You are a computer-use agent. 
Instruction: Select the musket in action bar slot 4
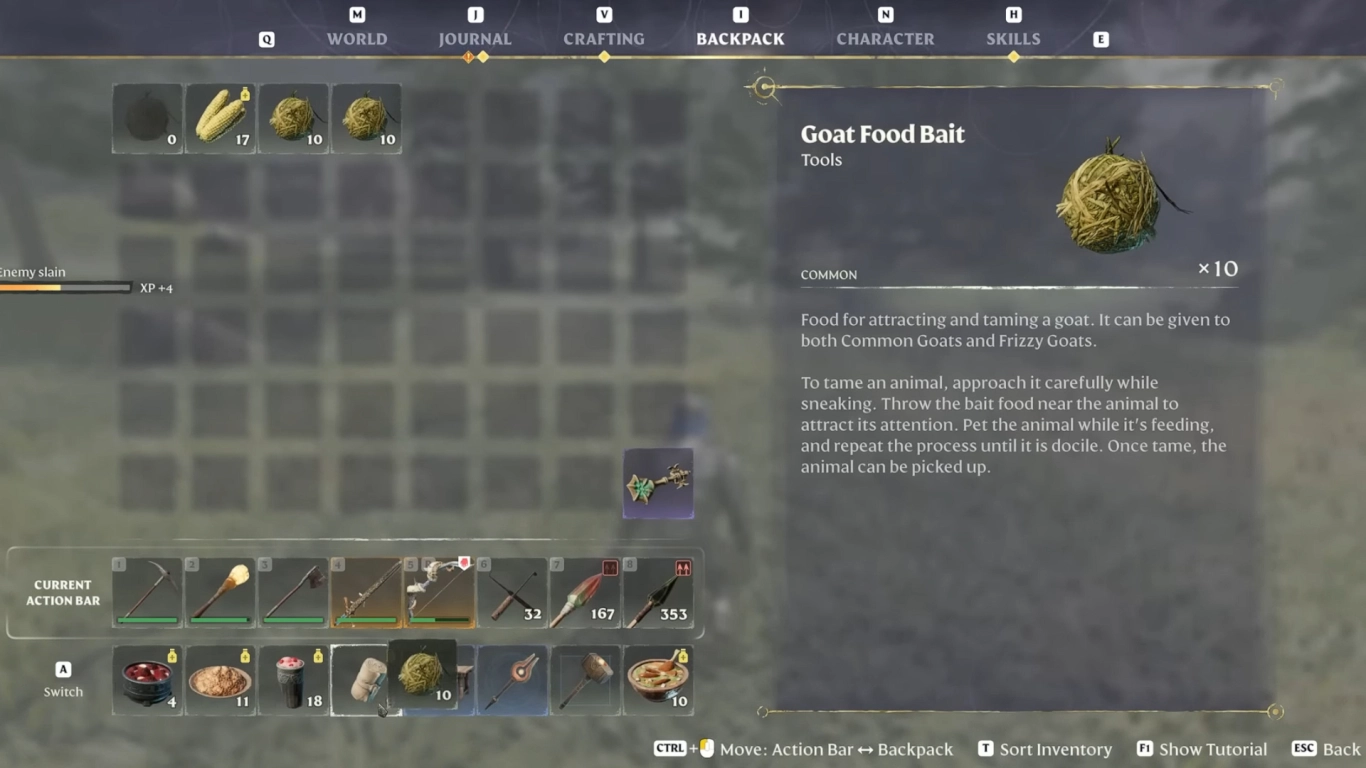pos(366,593)
